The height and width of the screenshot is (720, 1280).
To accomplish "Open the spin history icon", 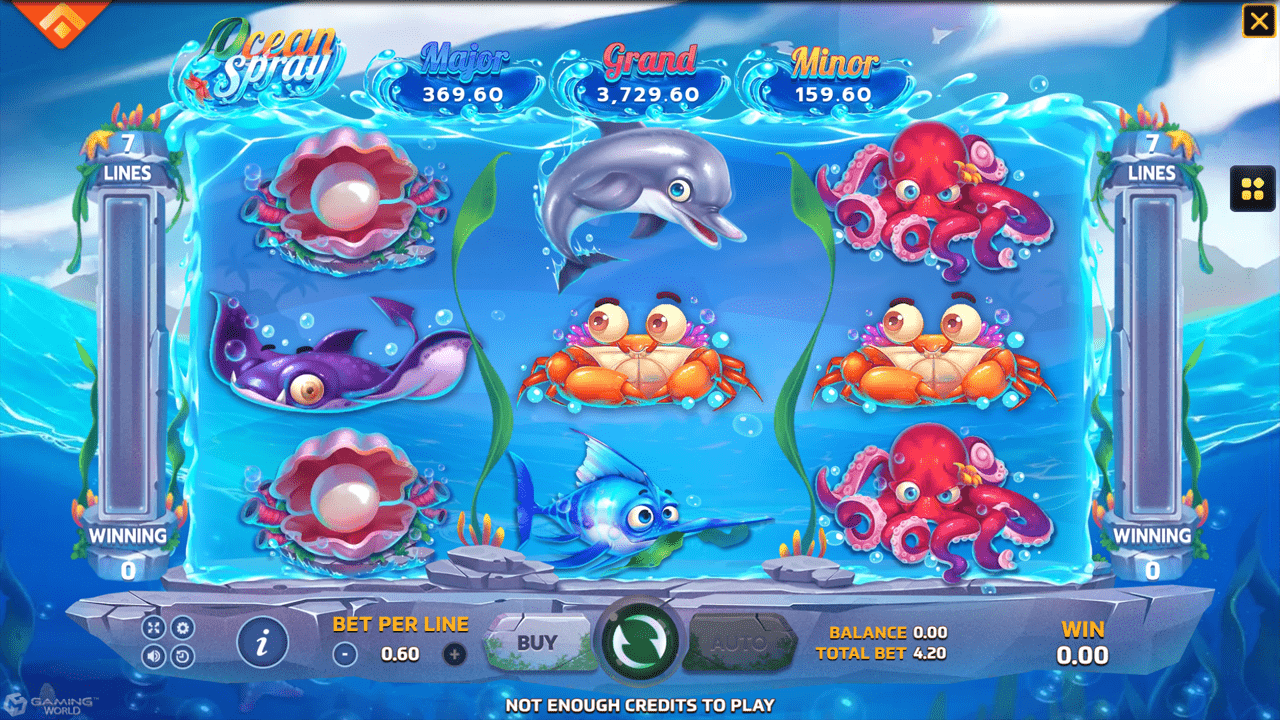I will point(183,657).
